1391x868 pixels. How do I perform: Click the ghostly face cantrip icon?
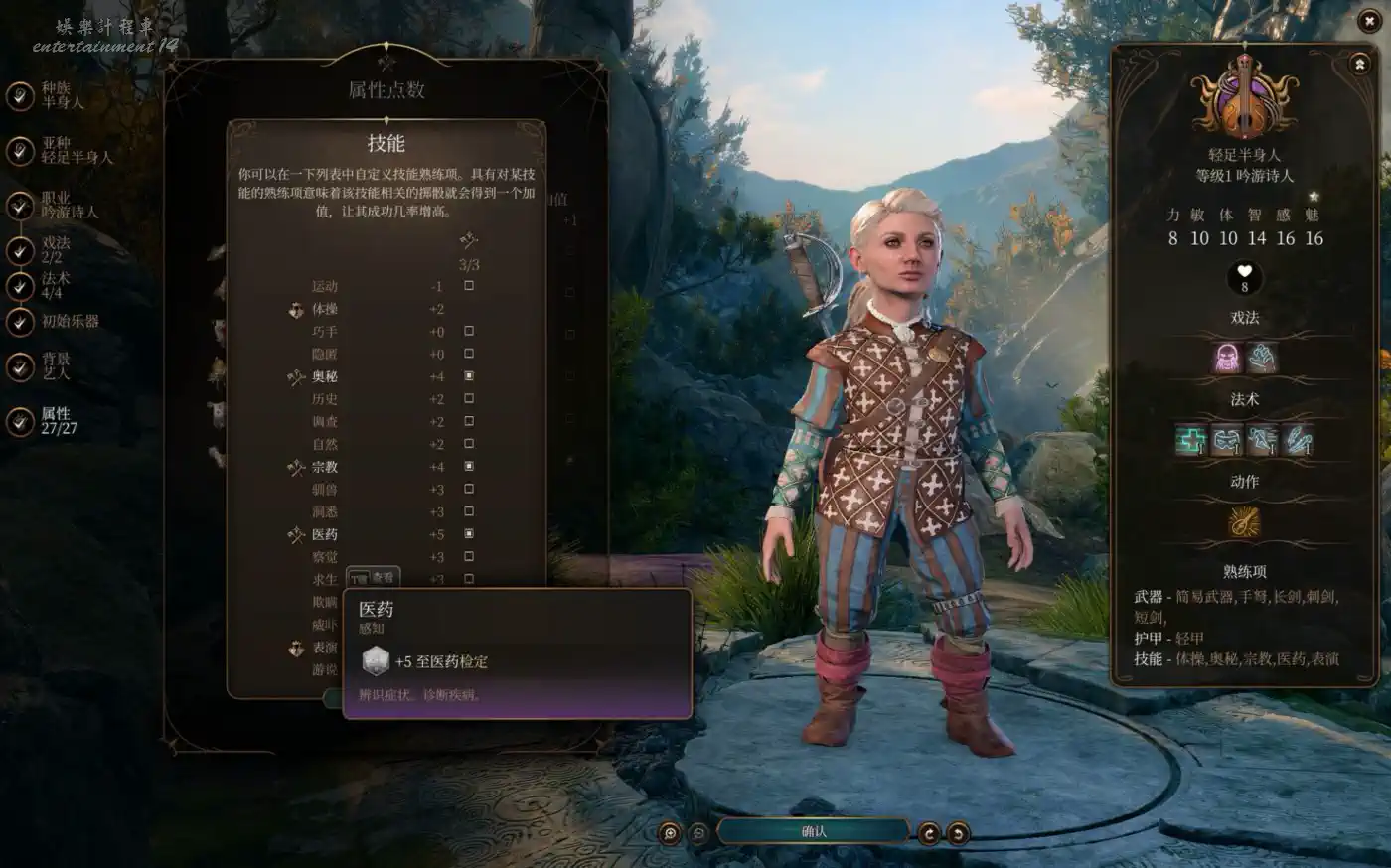point(1228,358)
